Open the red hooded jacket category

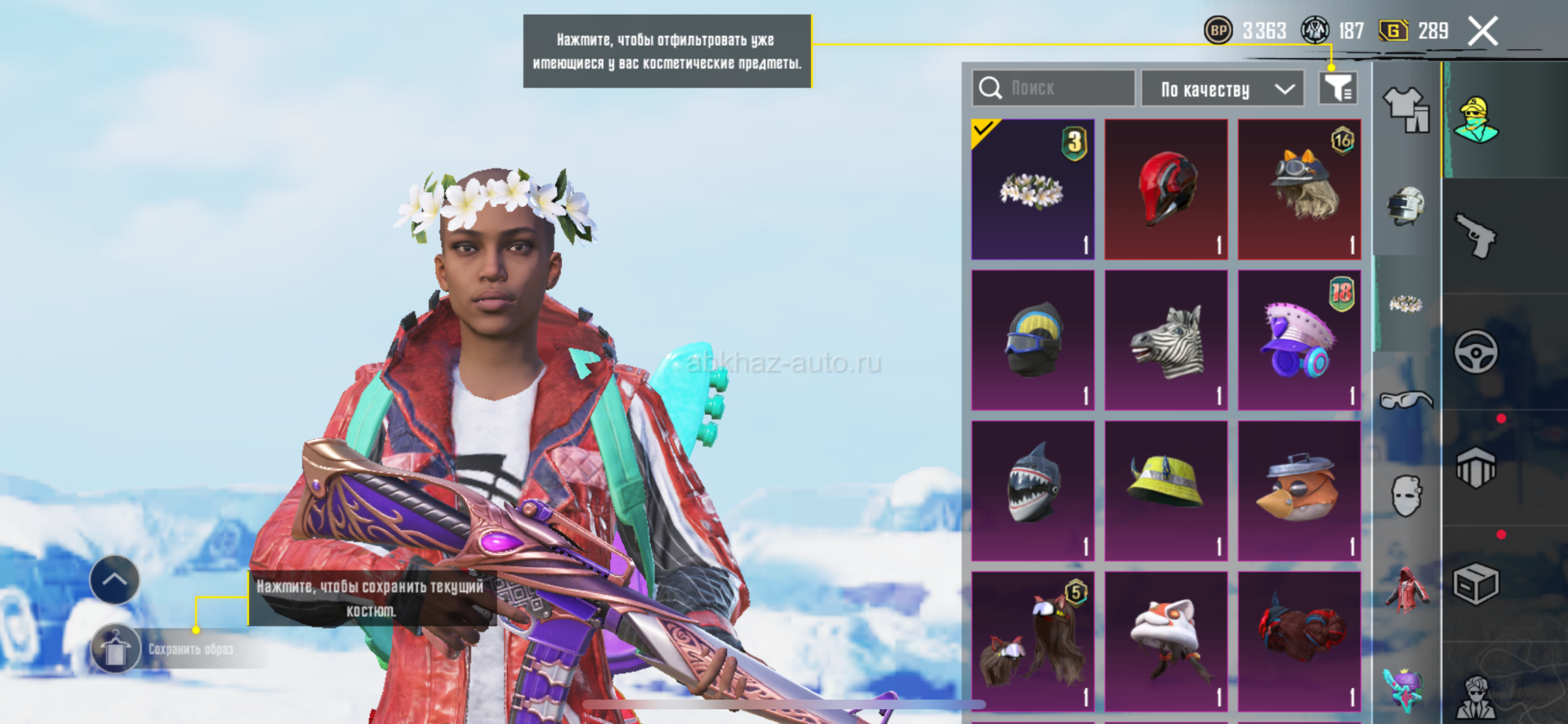point(1405,590)
